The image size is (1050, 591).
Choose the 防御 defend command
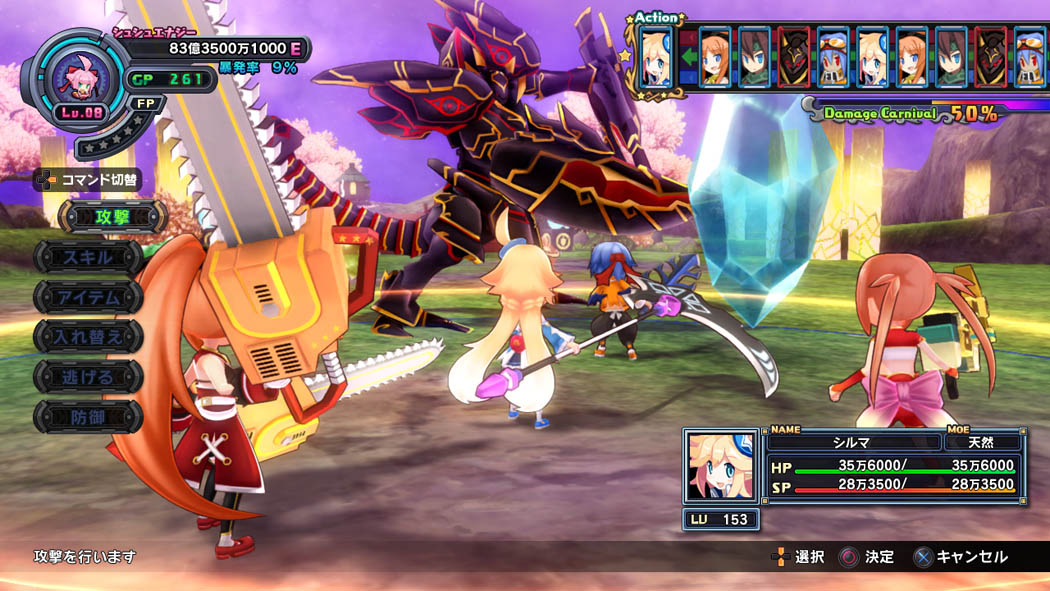click(88, 416)
